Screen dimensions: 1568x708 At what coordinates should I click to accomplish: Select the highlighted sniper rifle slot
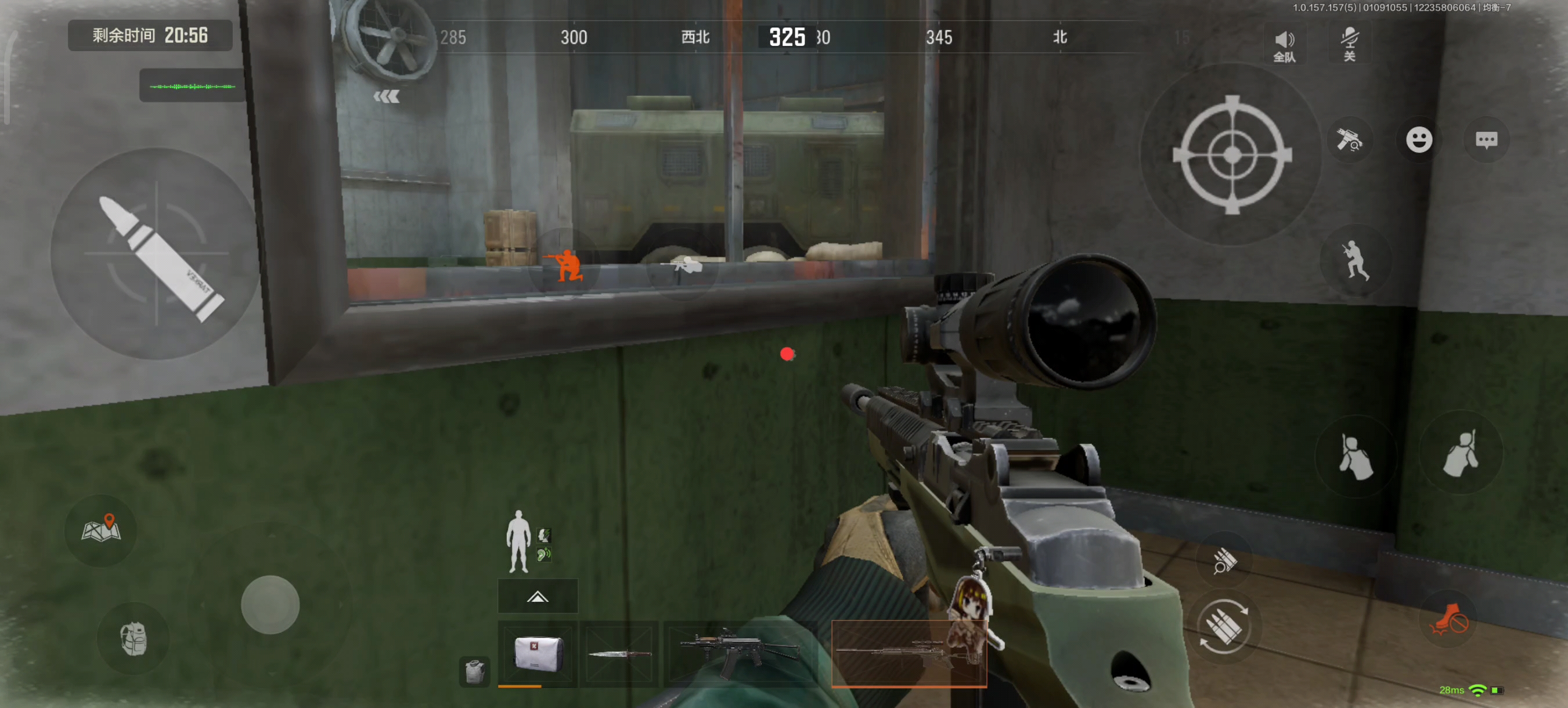[908, 653]
